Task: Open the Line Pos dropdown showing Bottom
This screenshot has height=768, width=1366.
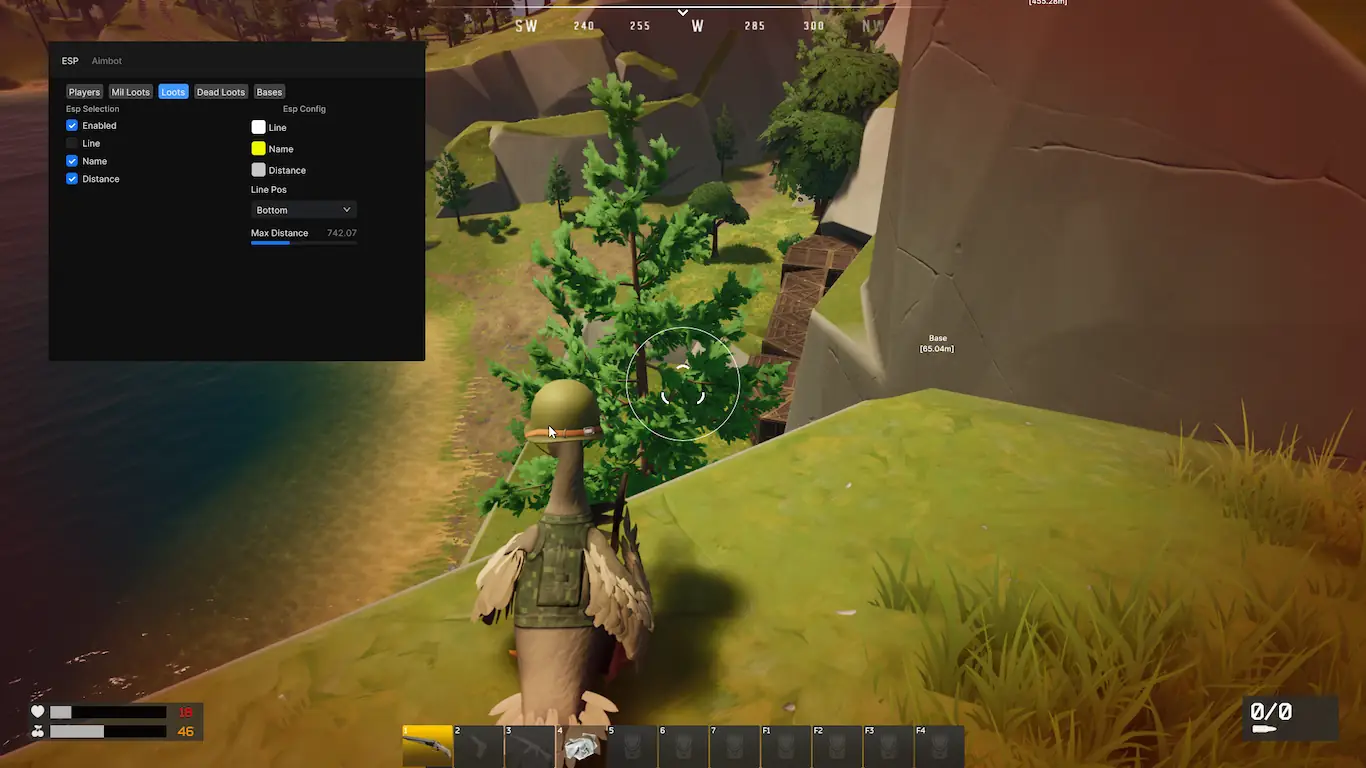Action: point(303,210)
